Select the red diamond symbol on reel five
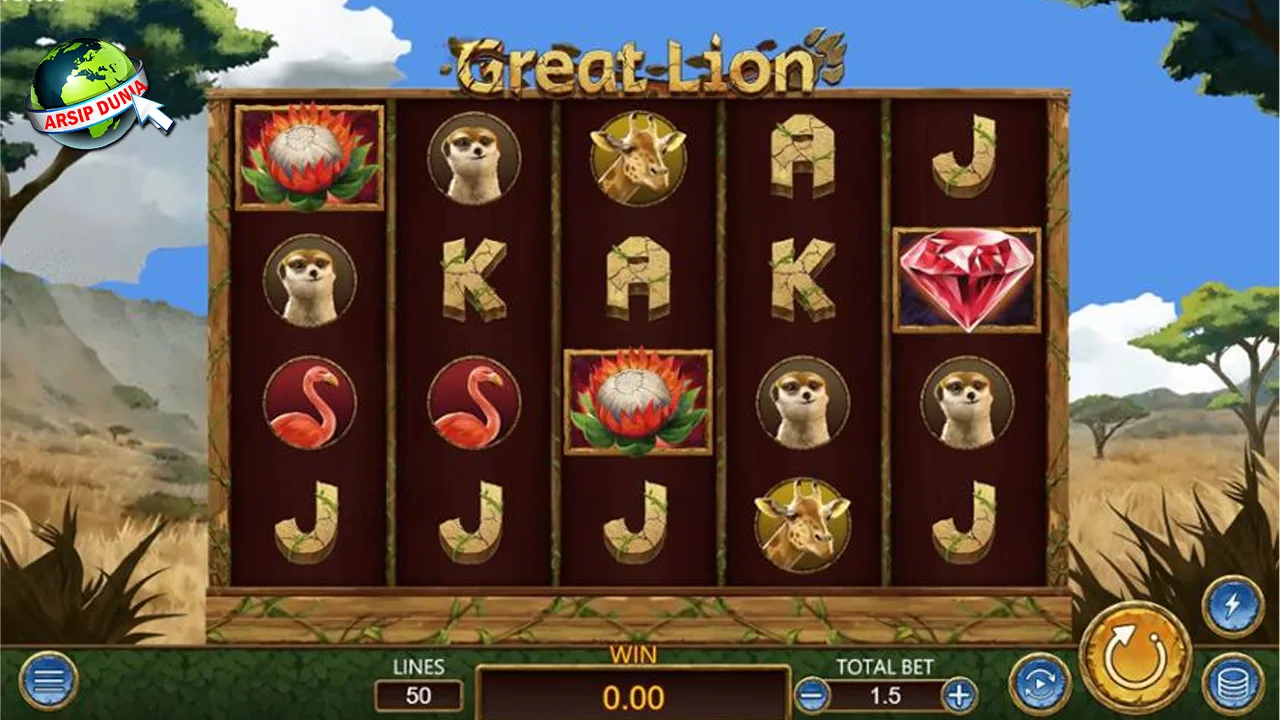1280x720 pixels. 966,278
